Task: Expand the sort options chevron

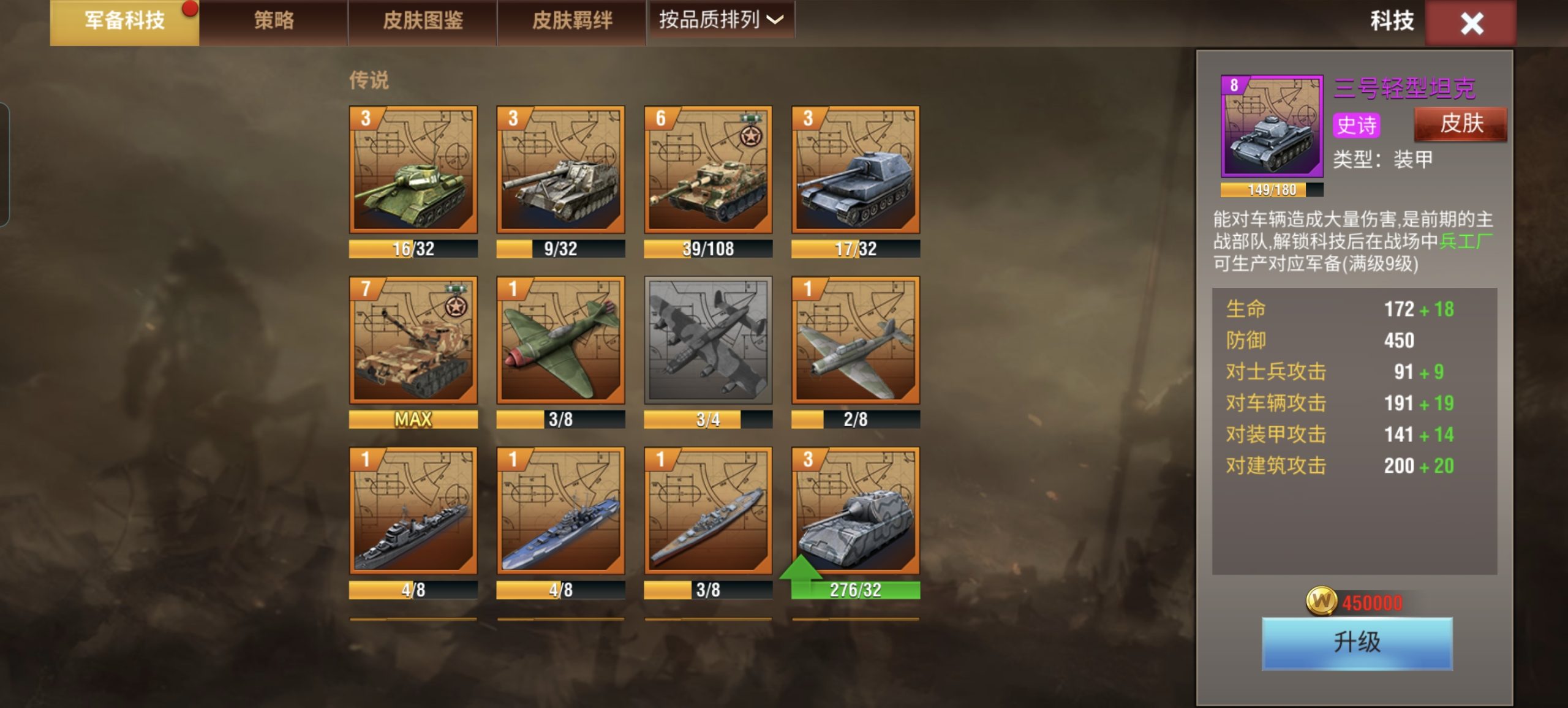Action: (x=775, y=20)
